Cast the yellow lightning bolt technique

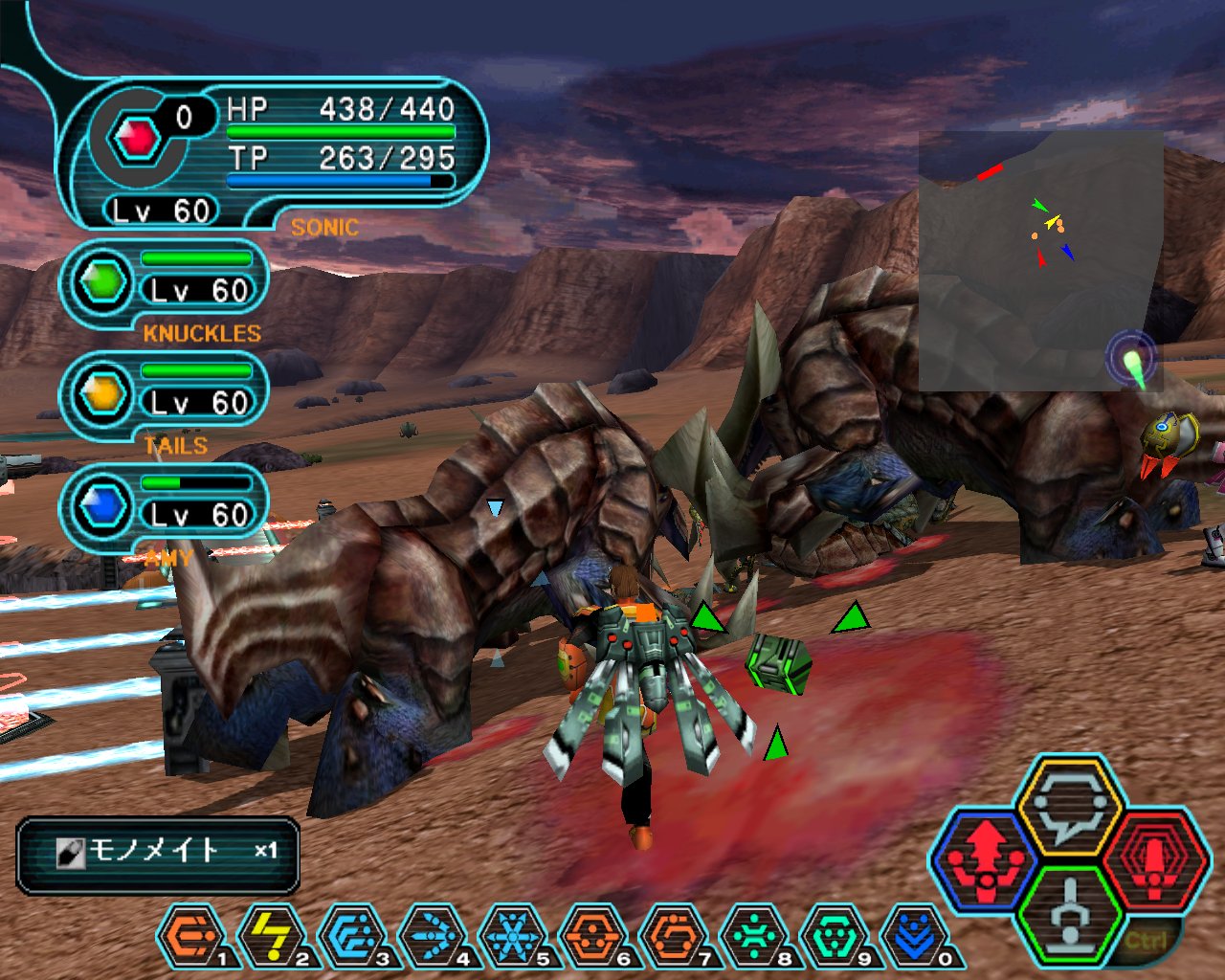coord(272,937)
